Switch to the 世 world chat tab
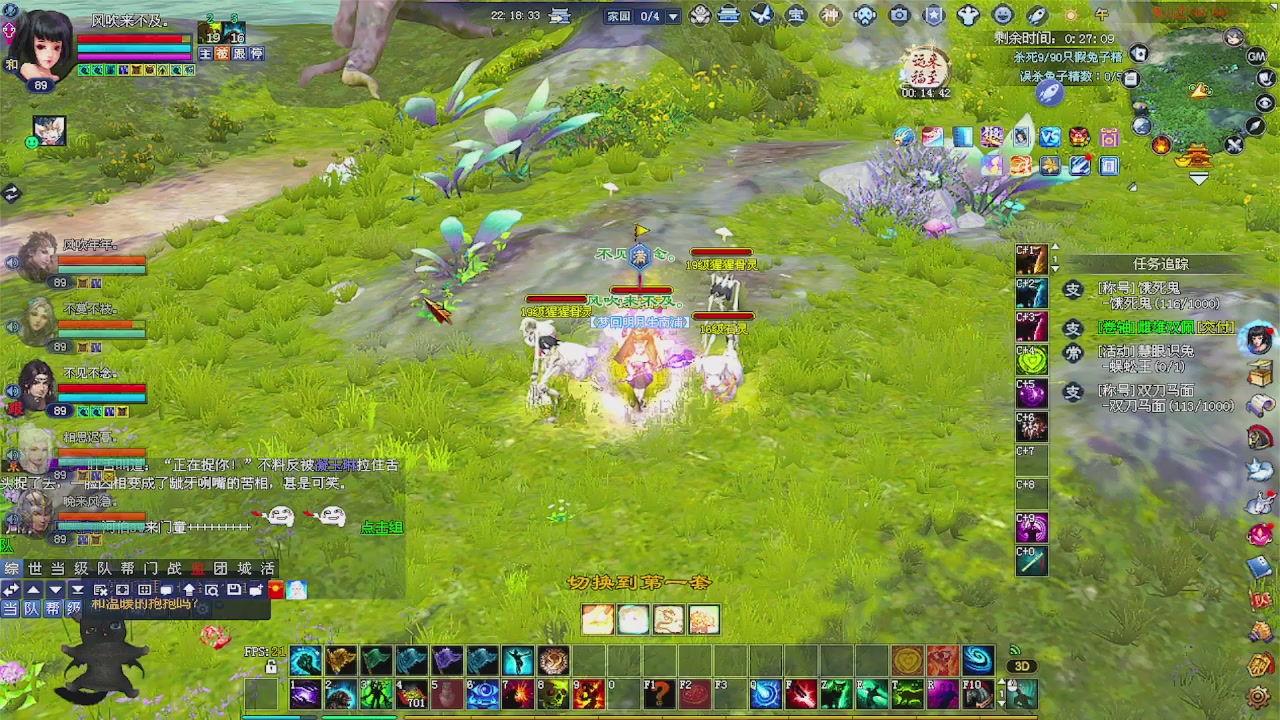This screenshot has height=720, width=1280. 33,568
